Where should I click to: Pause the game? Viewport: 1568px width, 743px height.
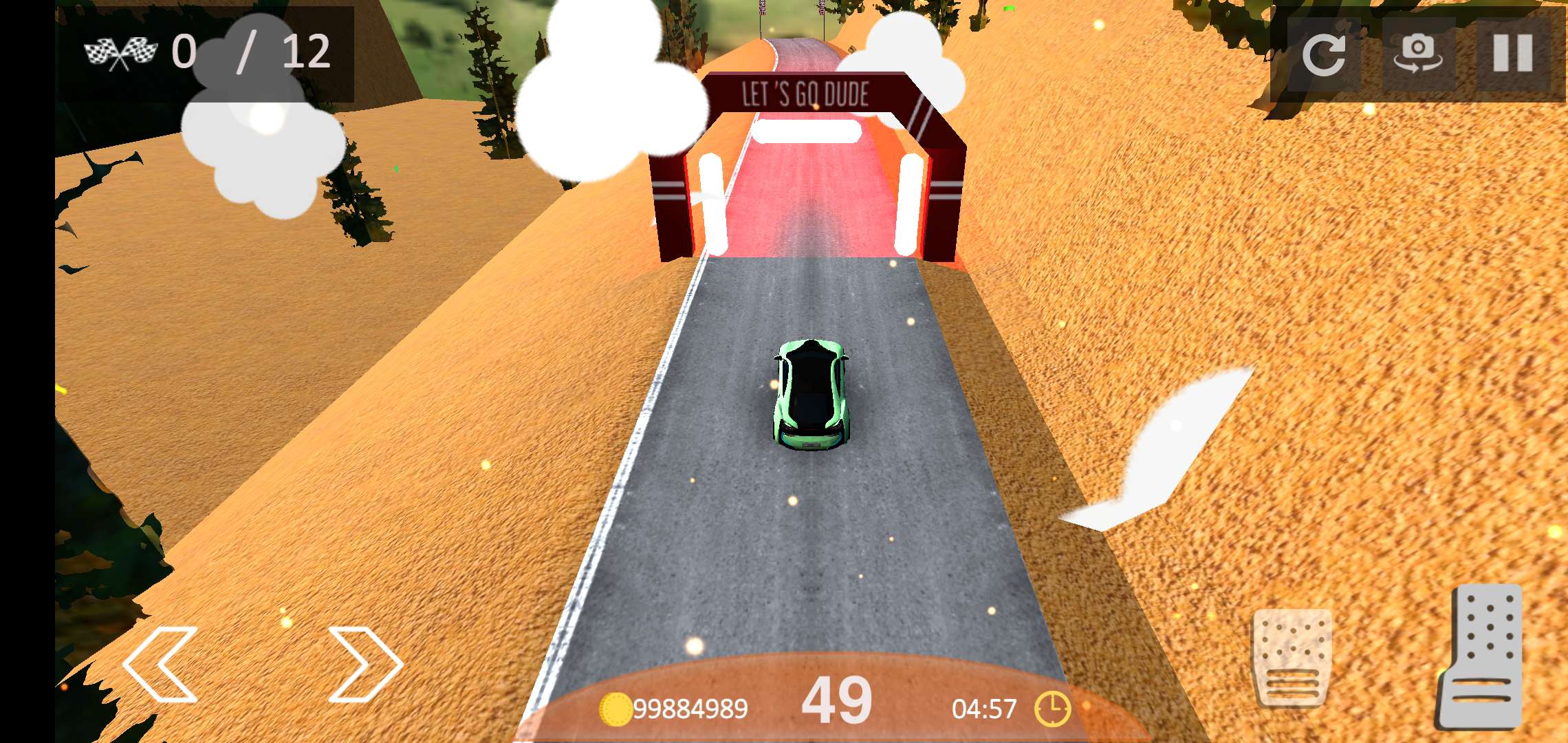(1513, 54)
